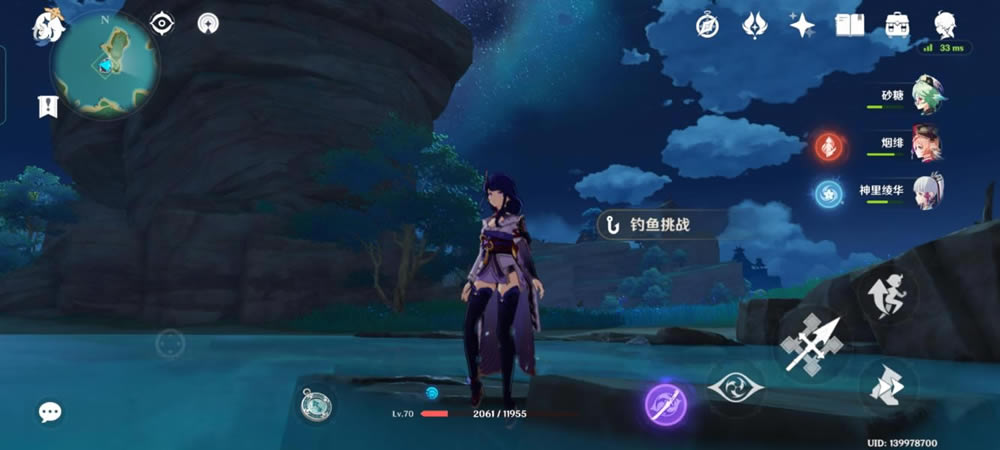The height and width of the screenshot is (450, 1000).
Task: Open the circular minimap
Action: pyautogui.click(x=104, y=65)
